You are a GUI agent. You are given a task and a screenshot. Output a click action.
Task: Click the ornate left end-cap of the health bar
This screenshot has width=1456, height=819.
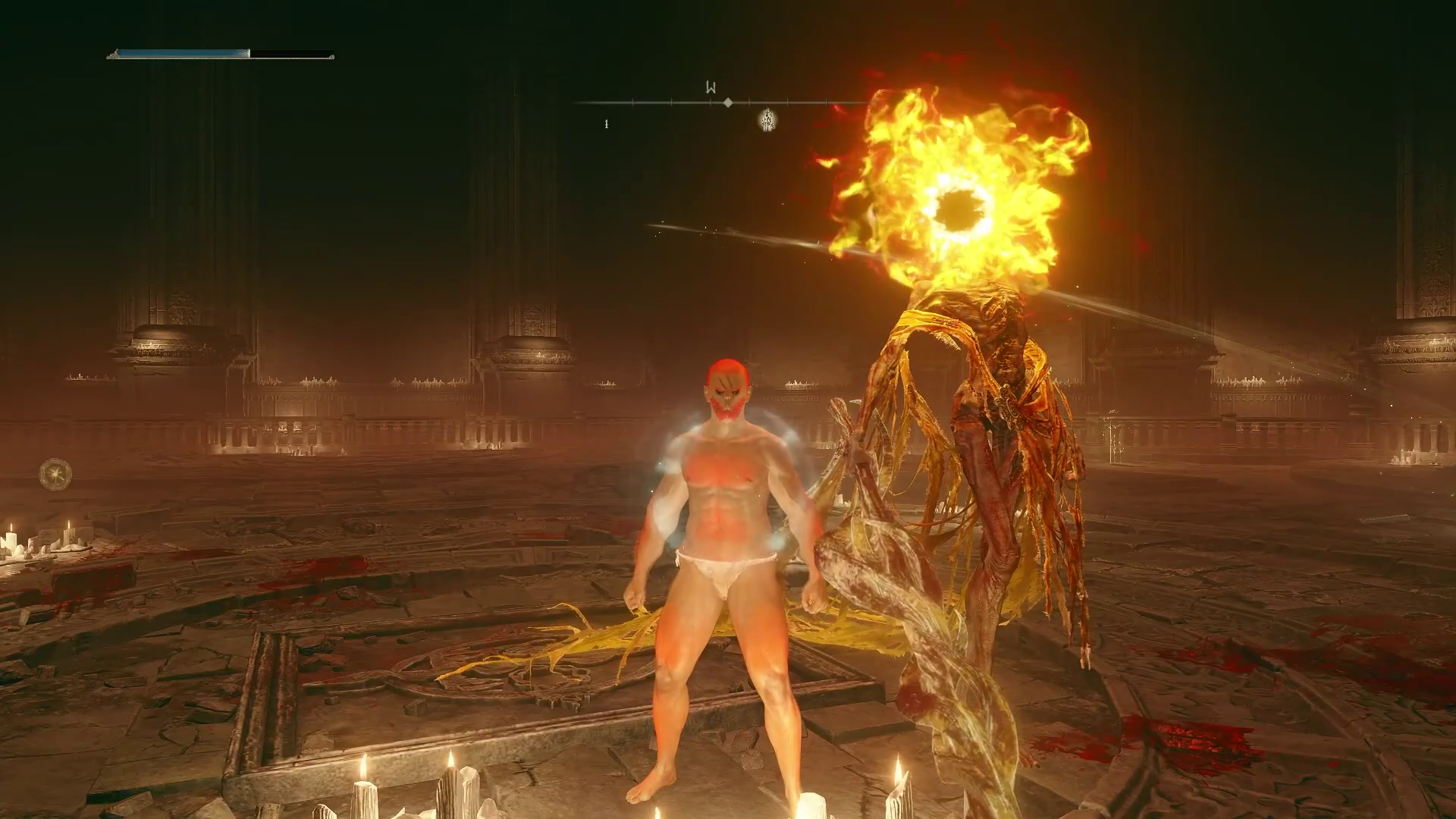click(x=114, y=55)
